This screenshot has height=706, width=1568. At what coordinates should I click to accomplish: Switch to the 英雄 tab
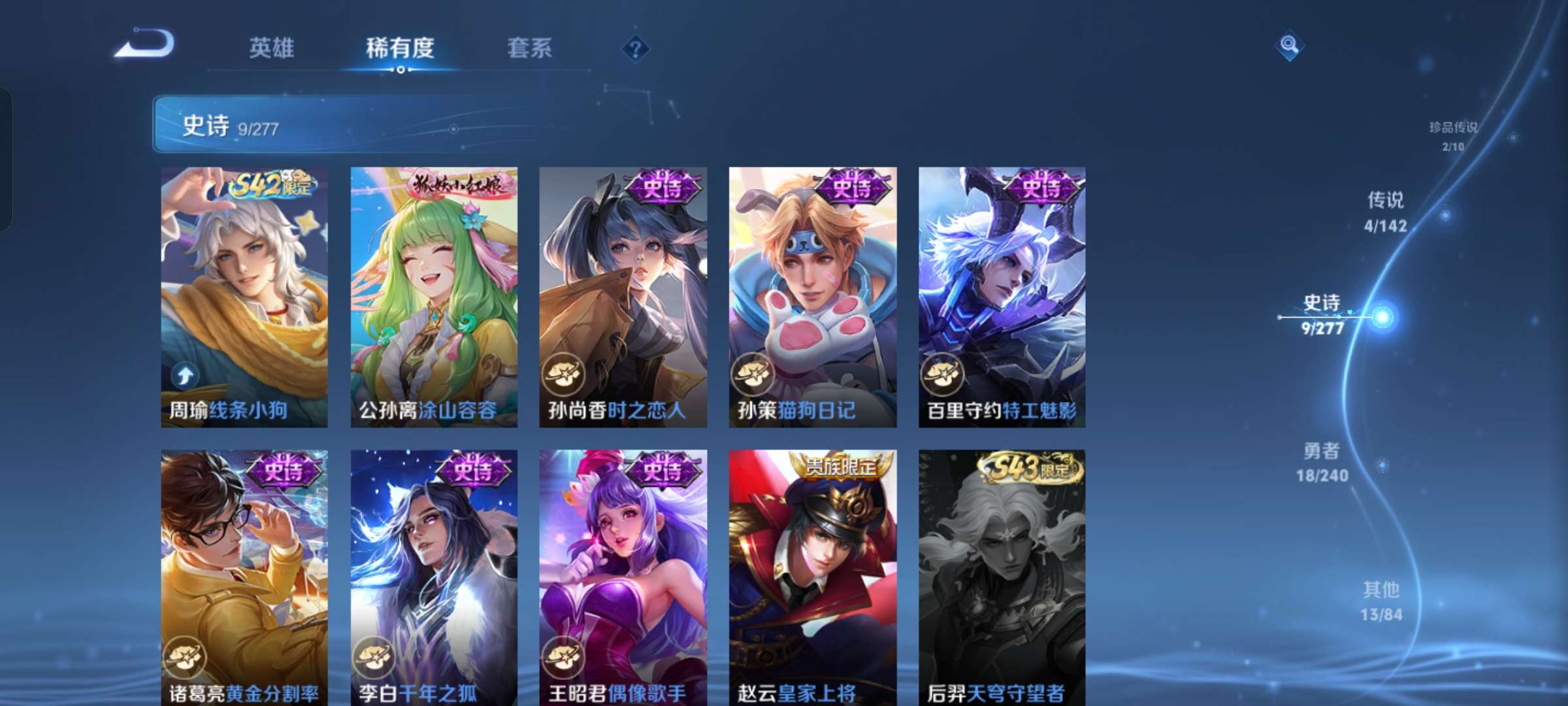[x=272, y=48]
